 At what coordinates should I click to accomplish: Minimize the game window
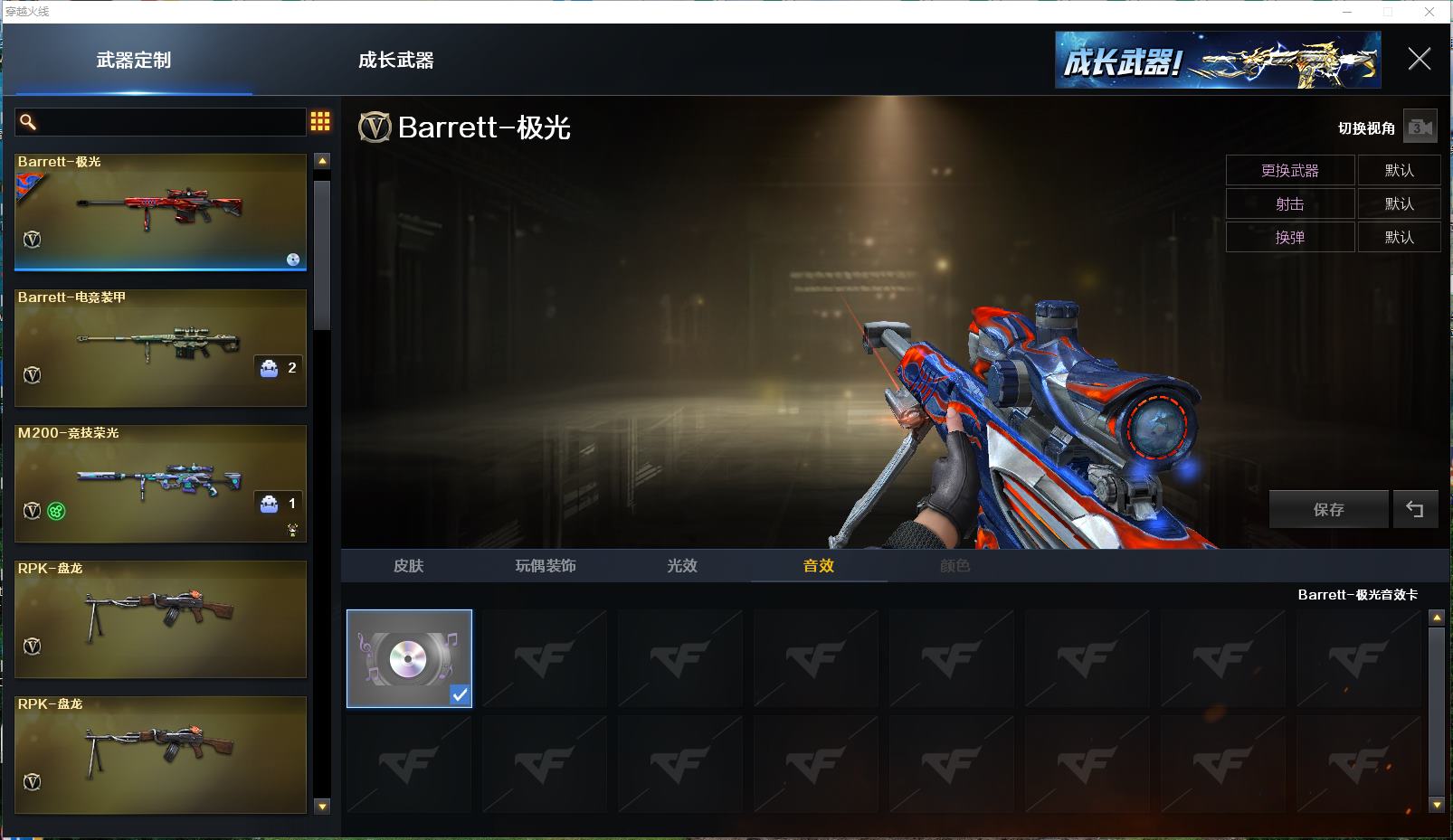coord(1347,12)
